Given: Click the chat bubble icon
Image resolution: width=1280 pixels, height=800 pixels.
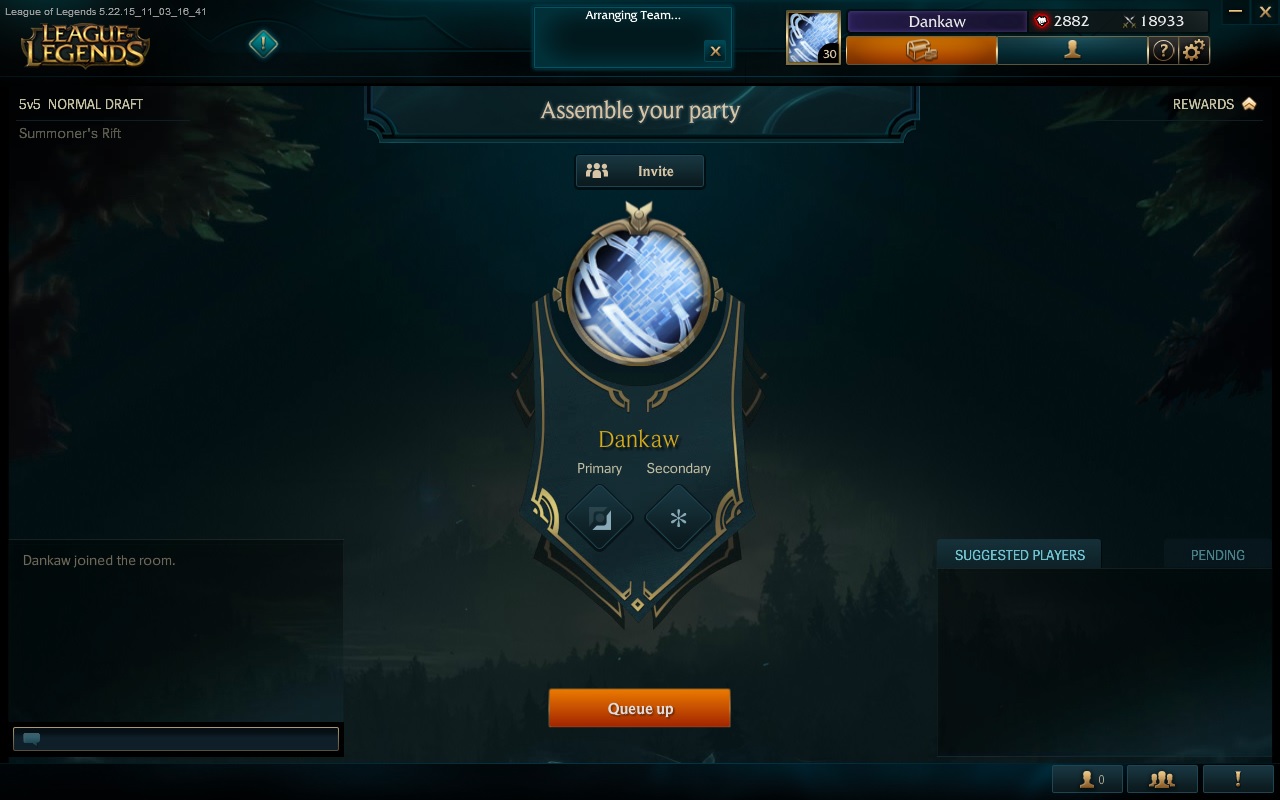Looking at the screenshot, I should point(31,738).
